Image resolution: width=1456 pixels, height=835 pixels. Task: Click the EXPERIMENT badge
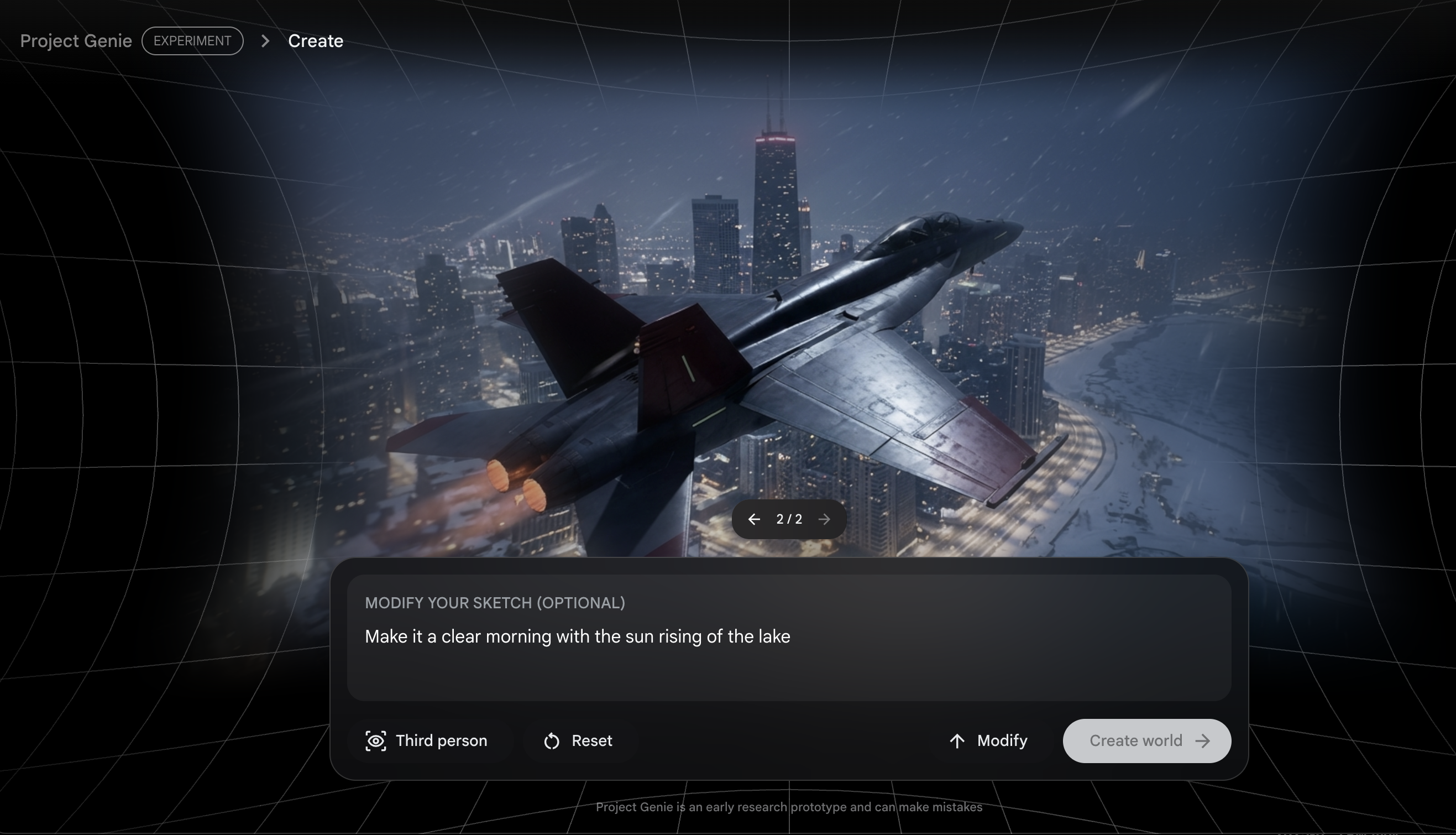[x=192, y=41]
